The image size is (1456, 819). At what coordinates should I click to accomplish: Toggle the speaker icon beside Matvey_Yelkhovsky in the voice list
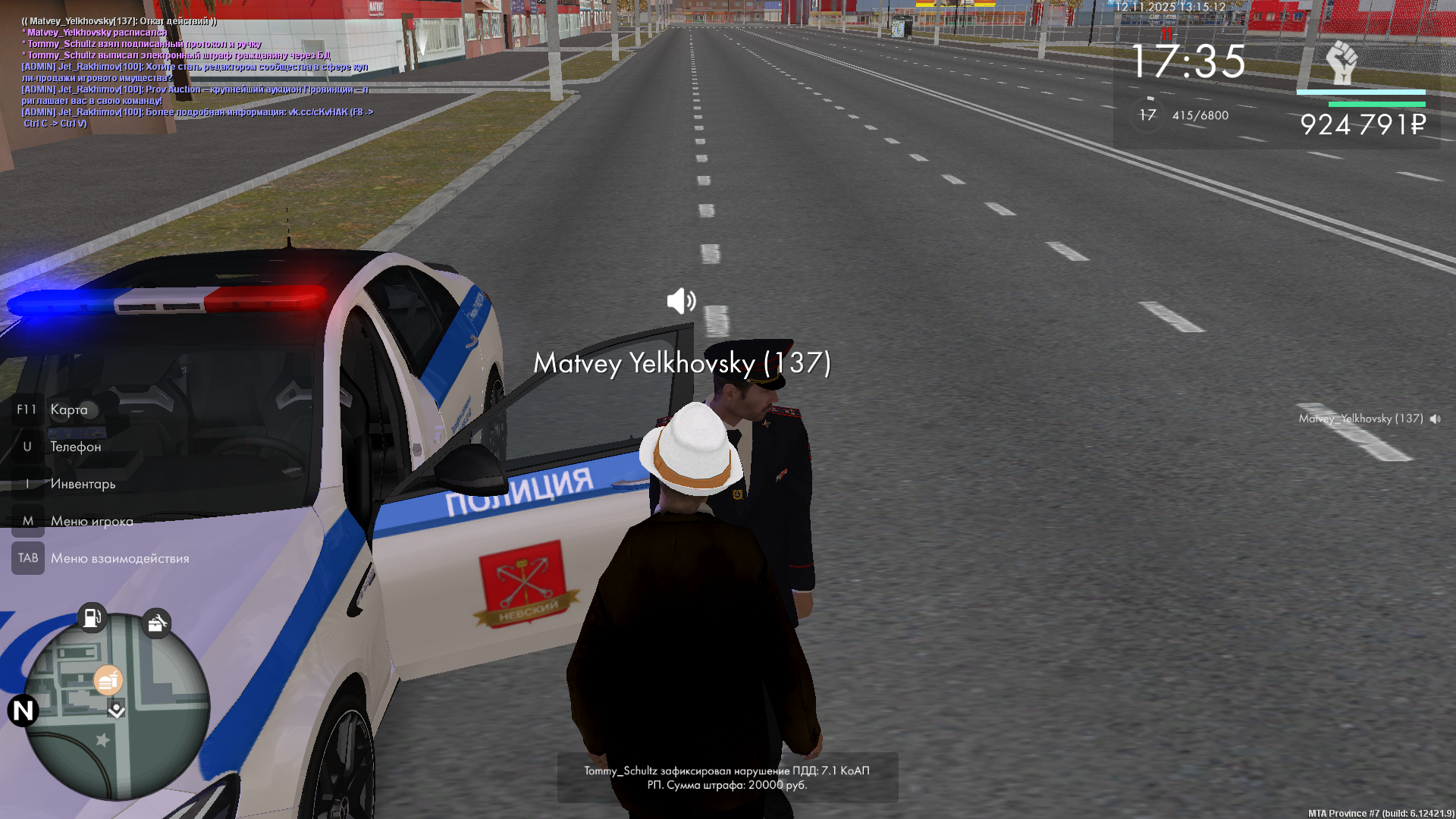point(1435,419)
